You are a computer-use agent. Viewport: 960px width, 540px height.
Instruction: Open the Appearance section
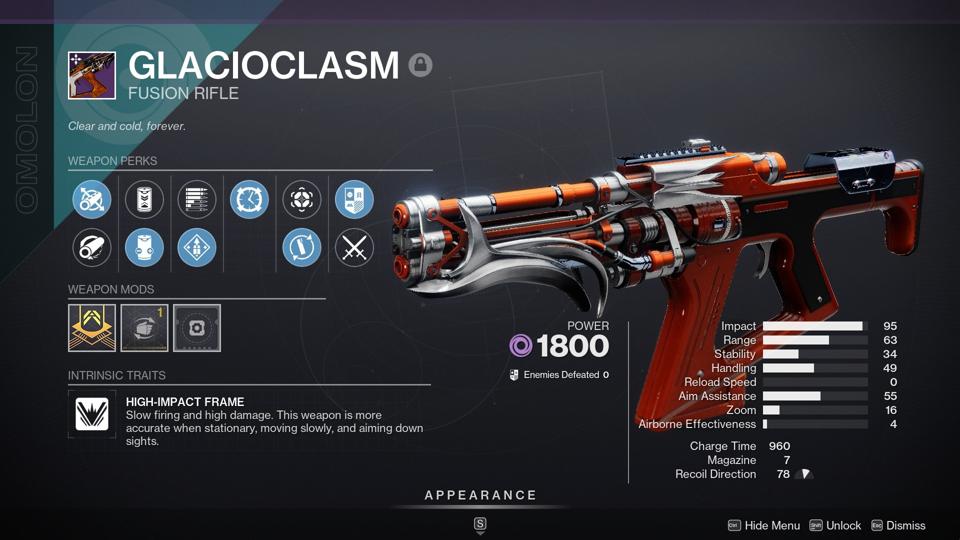480,495
